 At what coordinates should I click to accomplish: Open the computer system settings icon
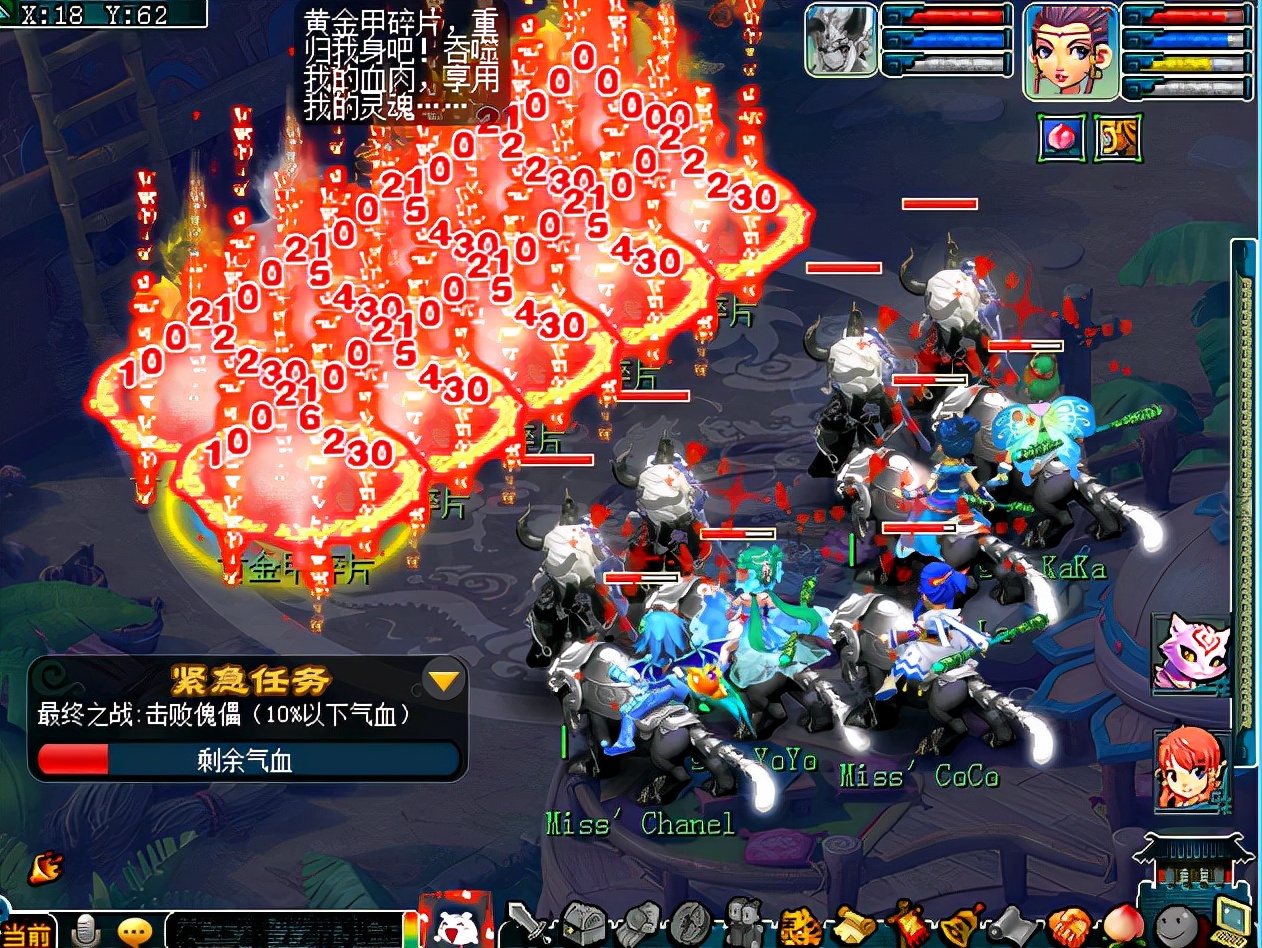[1234, 922]
